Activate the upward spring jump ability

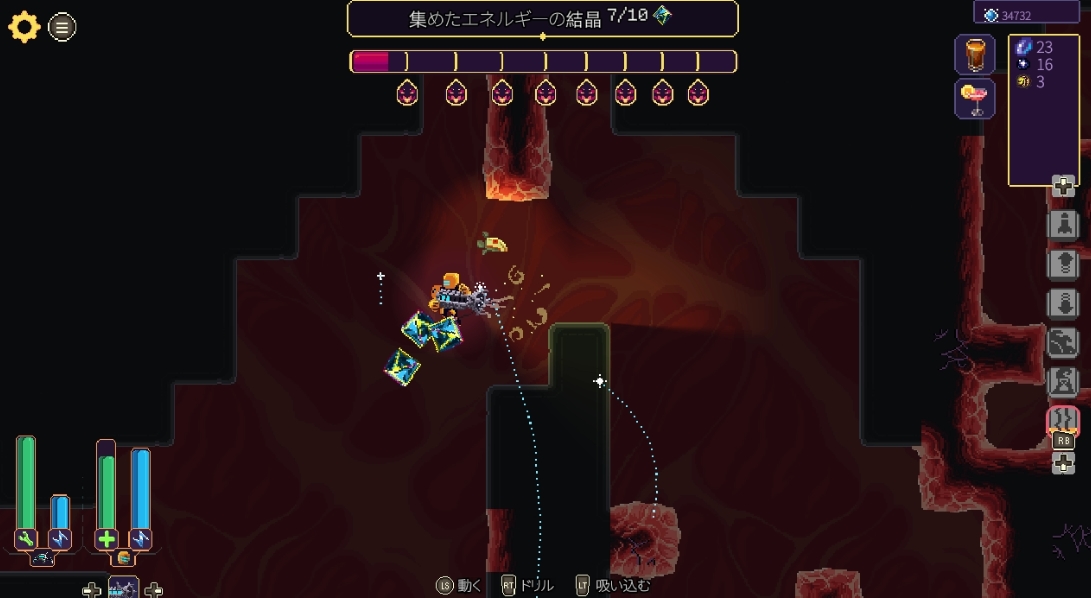[1062, 263]
